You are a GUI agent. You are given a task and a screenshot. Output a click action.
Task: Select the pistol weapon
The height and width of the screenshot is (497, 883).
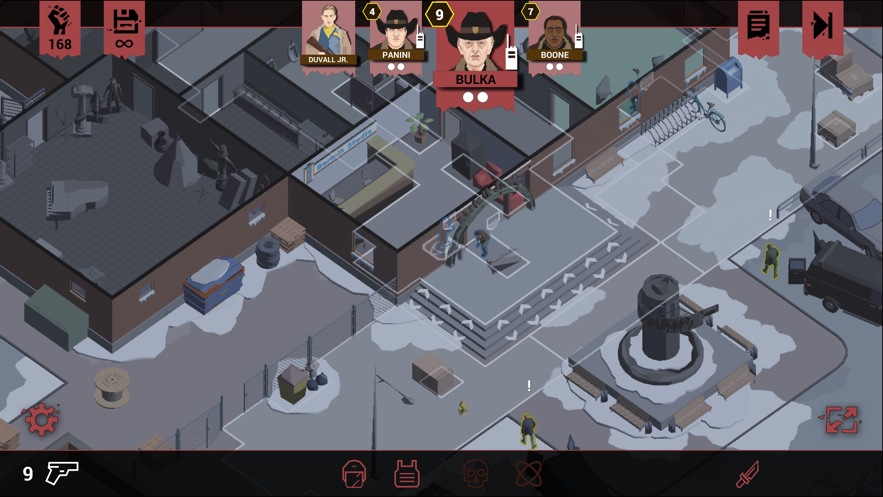pos(62,472)
